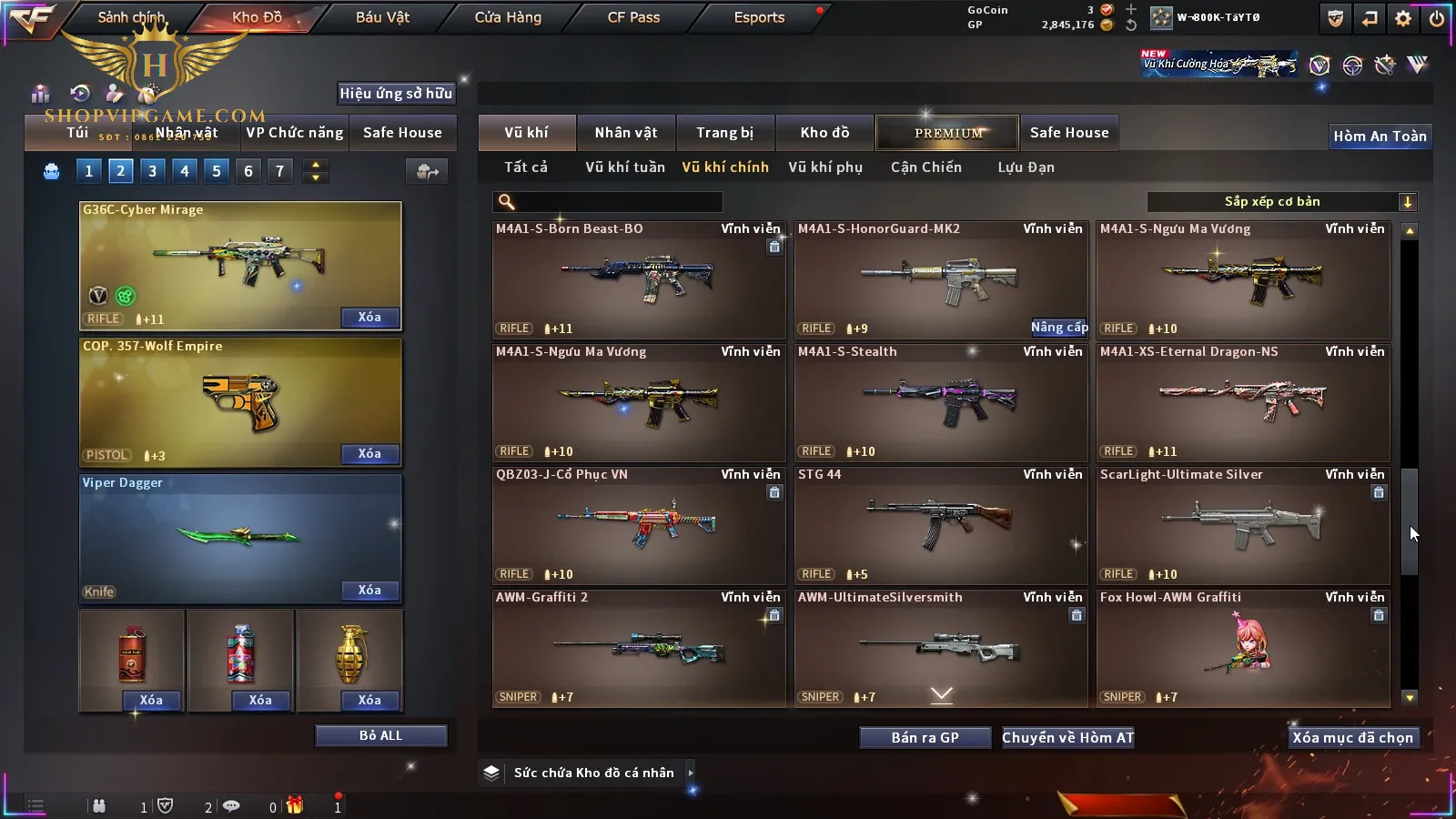Screen dimensions: 1456x819
Task: Open the PREMIUM tab
Action: point(947,133)
